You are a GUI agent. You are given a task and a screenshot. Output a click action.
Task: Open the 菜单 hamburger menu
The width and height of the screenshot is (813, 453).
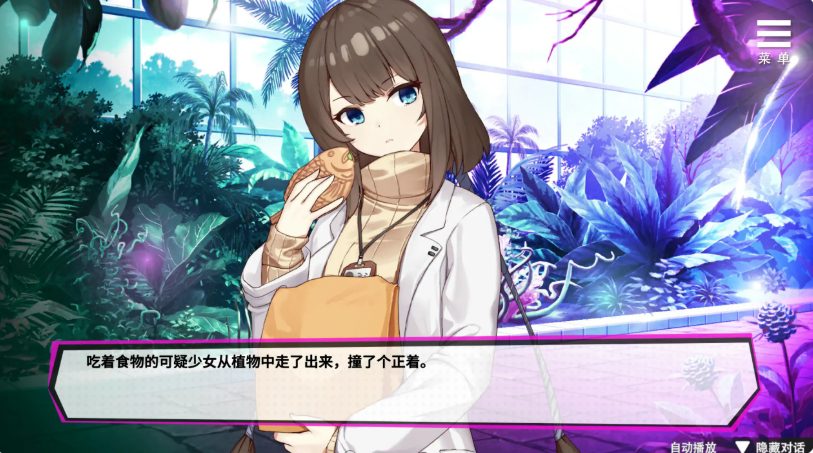click(774, 40)
